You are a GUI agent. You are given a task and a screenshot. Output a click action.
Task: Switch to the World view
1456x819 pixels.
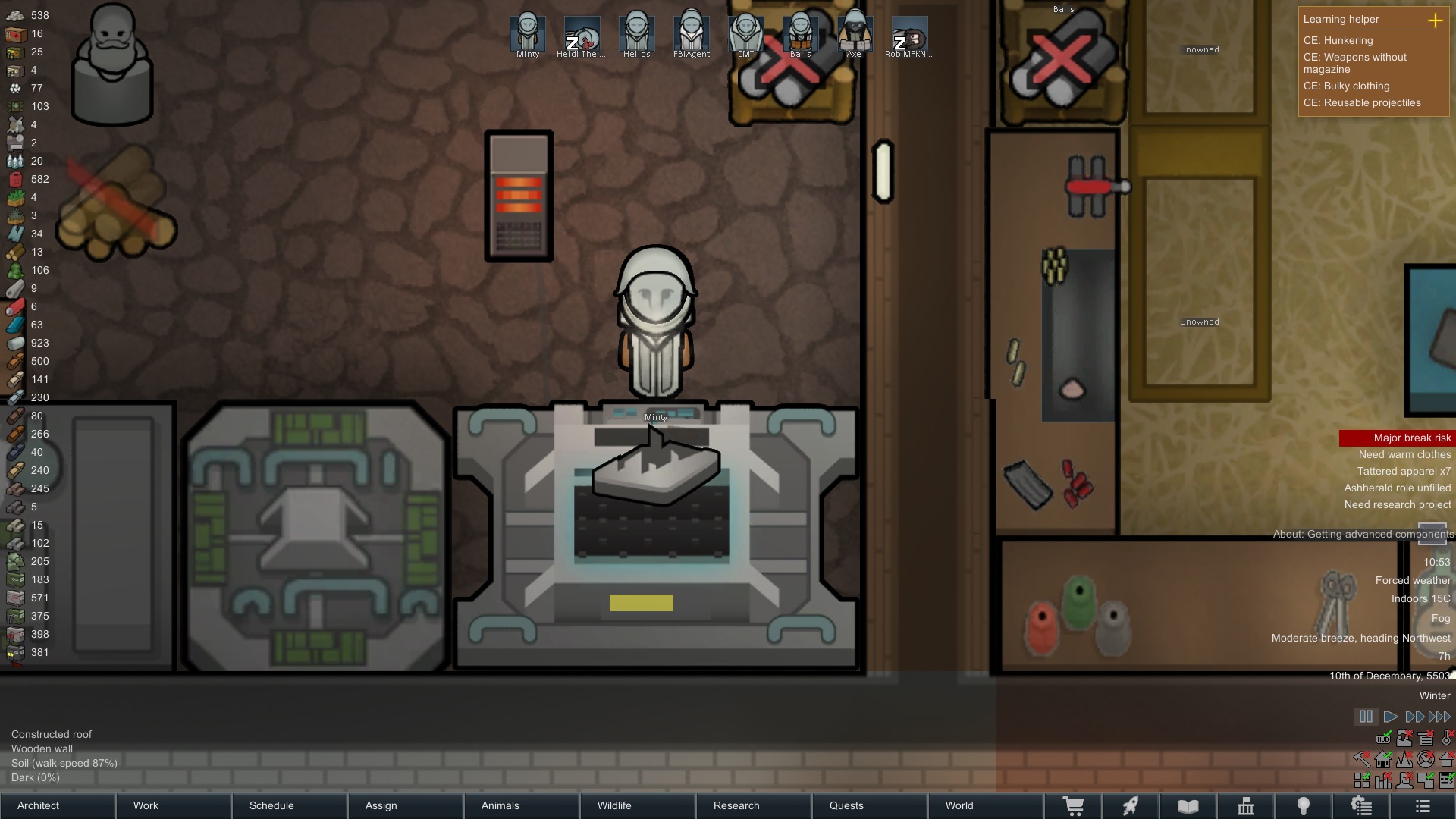coord(986,805)
